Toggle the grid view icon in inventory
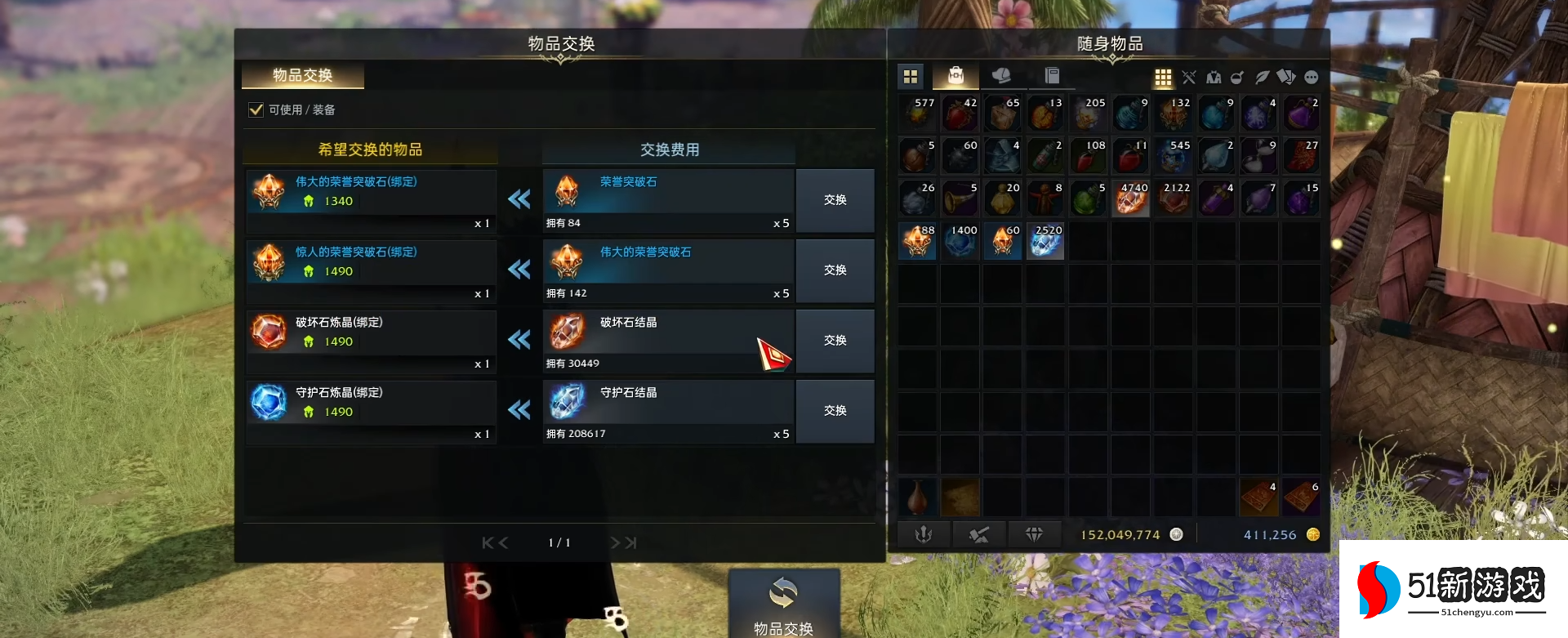Image resolution: width=1568 pixels, height=638 pixels. pos(1163,76)
